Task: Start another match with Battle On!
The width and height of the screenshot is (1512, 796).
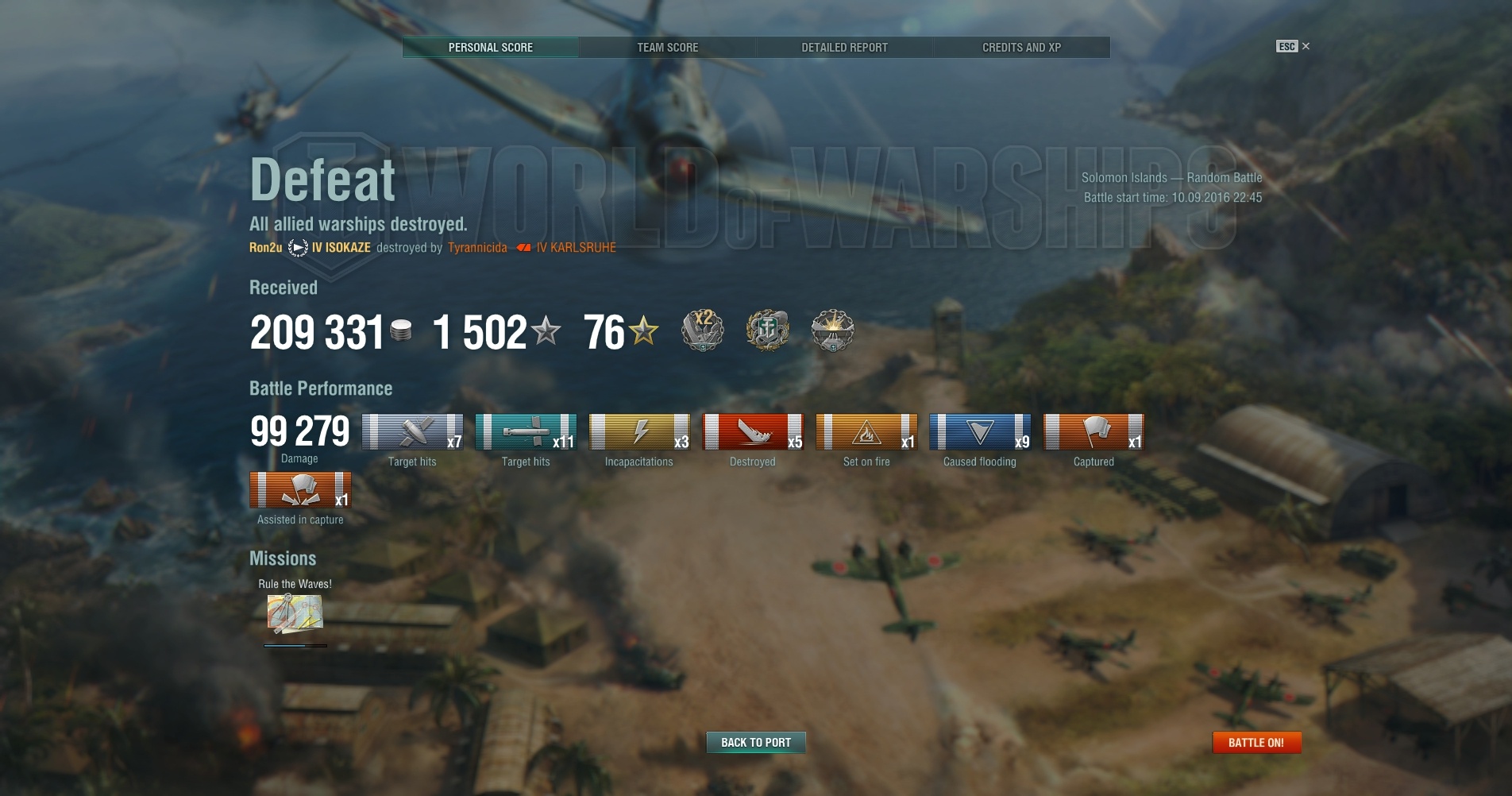Action: click(x=1256, y=742)
